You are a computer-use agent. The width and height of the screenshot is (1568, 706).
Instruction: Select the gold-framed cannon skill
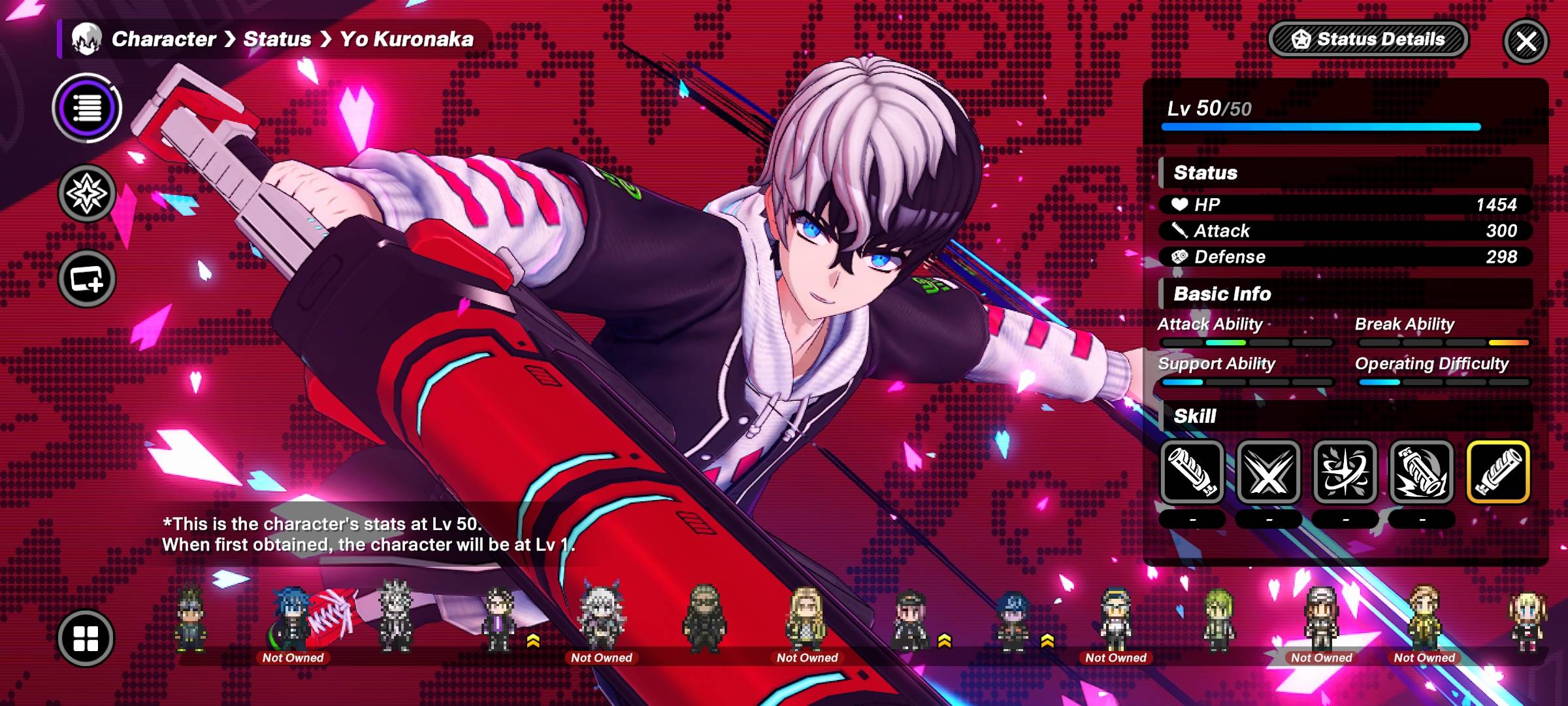tap(1498, 472)
